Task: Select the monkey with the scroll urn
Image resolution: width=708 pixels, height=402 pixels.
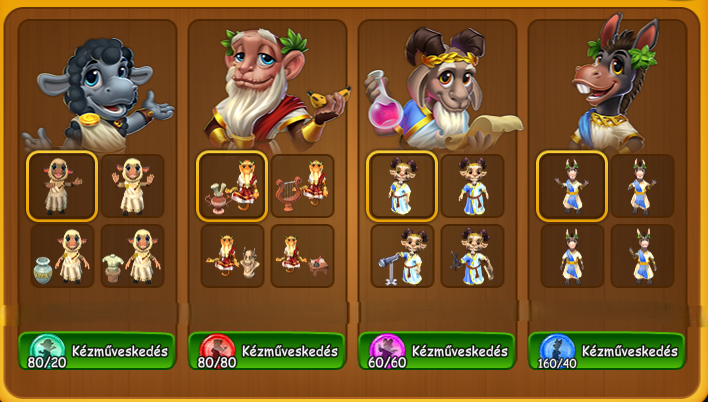Action: click(x=232, y=186)
